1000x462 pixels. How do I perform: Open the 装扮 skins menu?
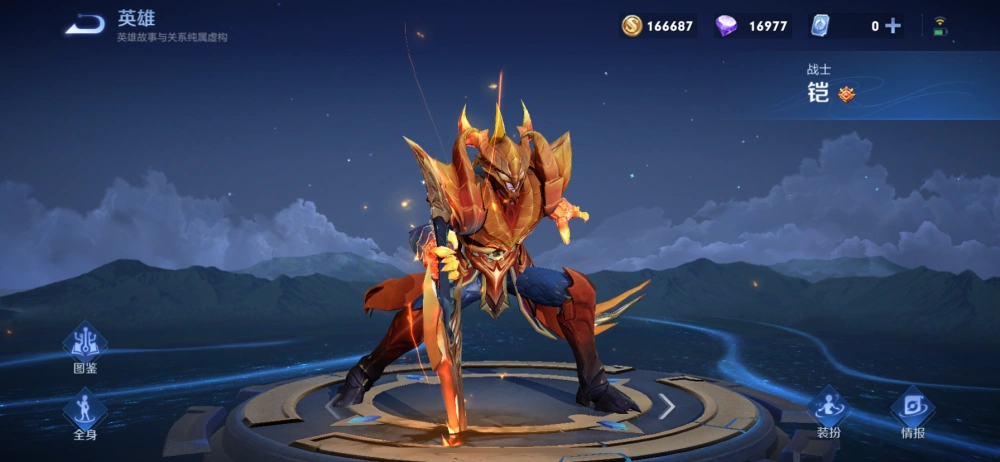(x=829, y=411)
